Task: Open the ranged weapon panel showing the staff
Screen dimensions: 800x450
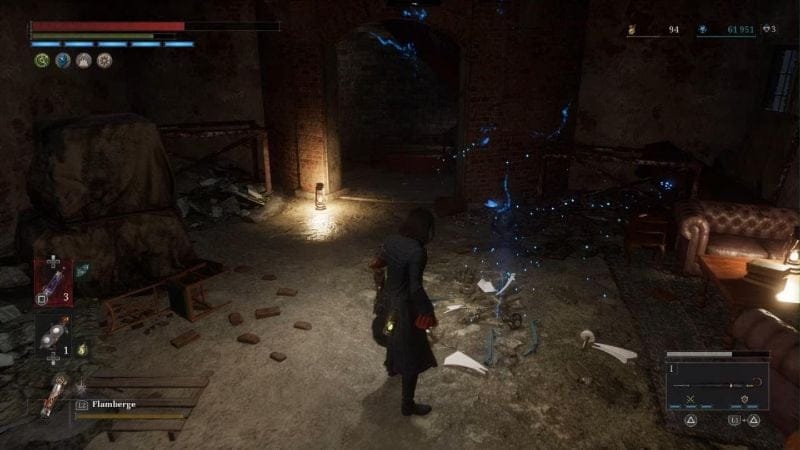Action: pos(718,385)
